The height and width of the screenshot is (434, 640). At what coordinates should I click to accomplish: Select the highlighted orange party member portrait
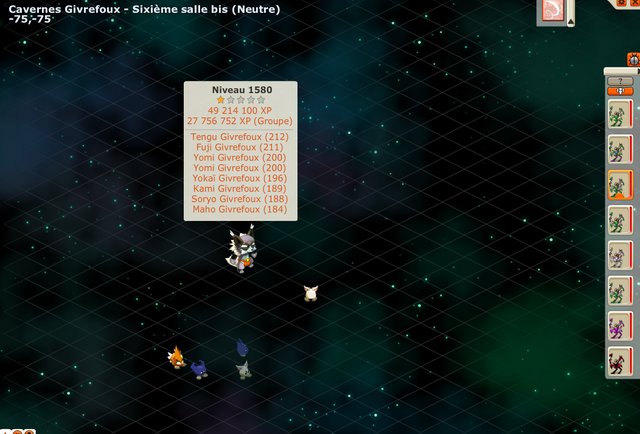[619, 185]
